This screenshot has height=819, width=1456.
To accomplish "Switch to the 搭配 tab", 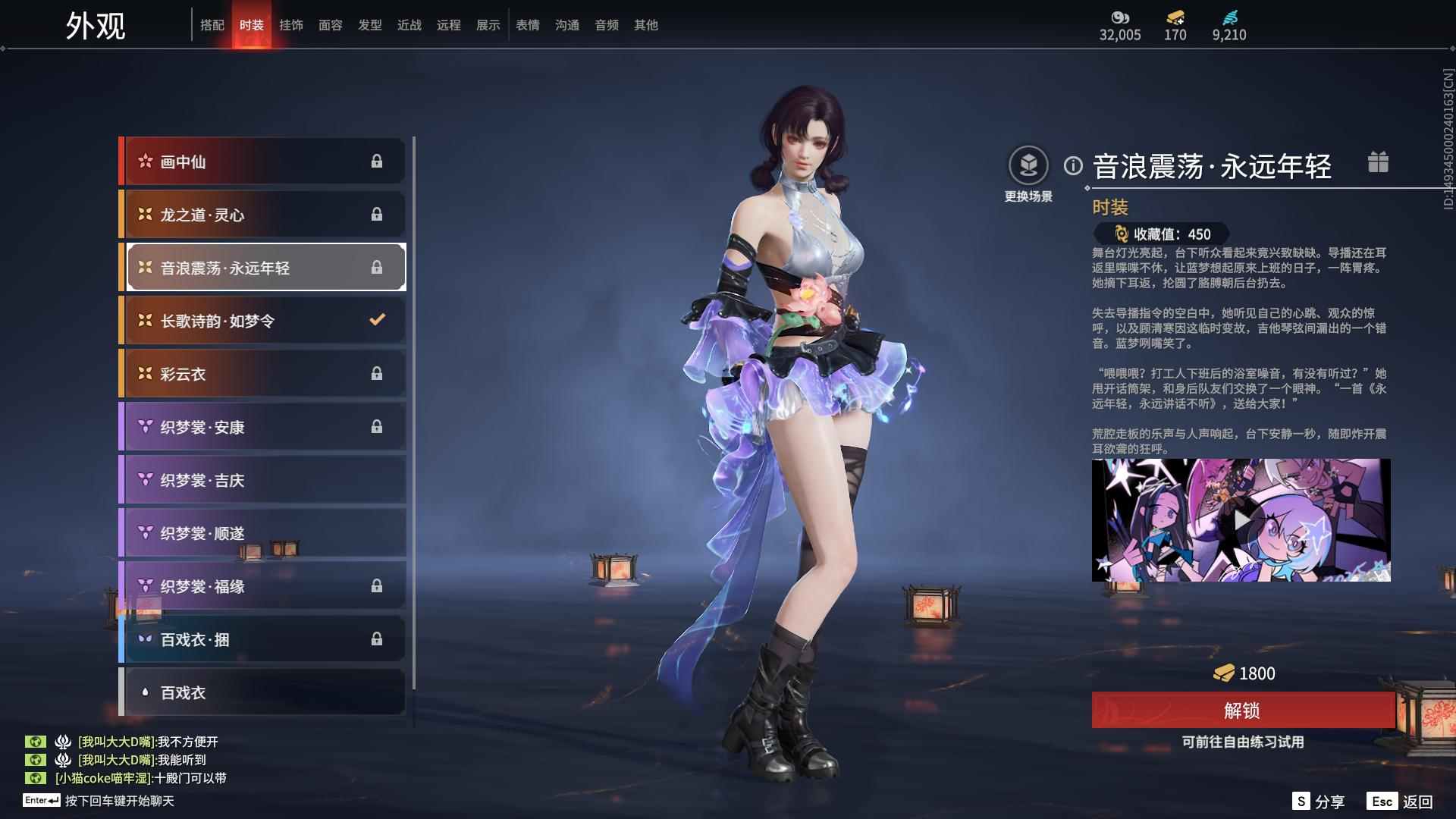I will pos(213,24).
